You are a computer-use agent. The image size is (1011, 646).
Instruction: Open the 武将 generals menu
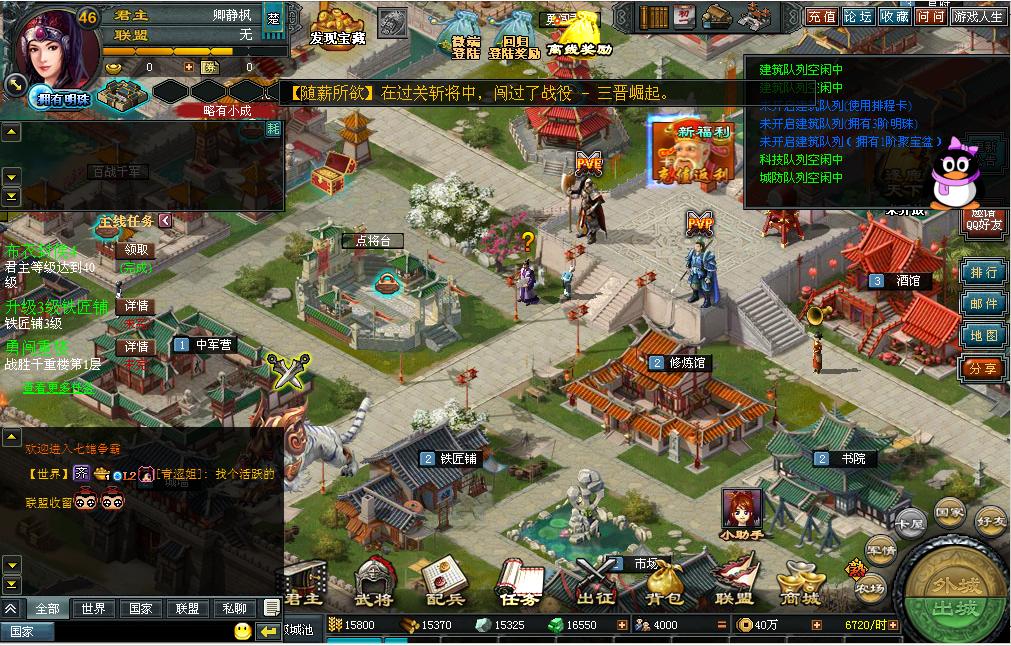pos(374,585)
